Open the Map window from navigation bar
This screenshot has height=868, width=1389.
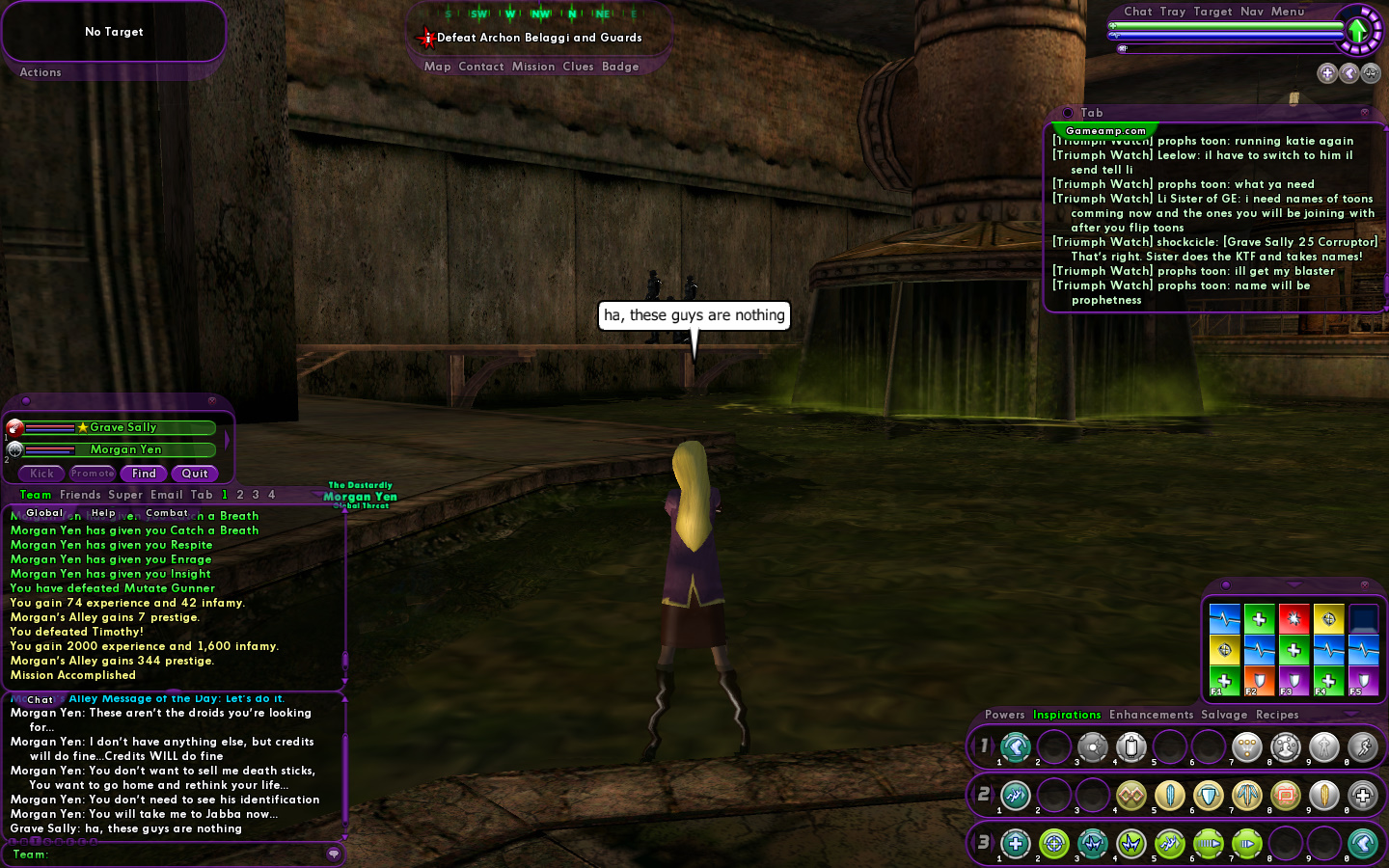pyautogui.click(x=437, y=67)
